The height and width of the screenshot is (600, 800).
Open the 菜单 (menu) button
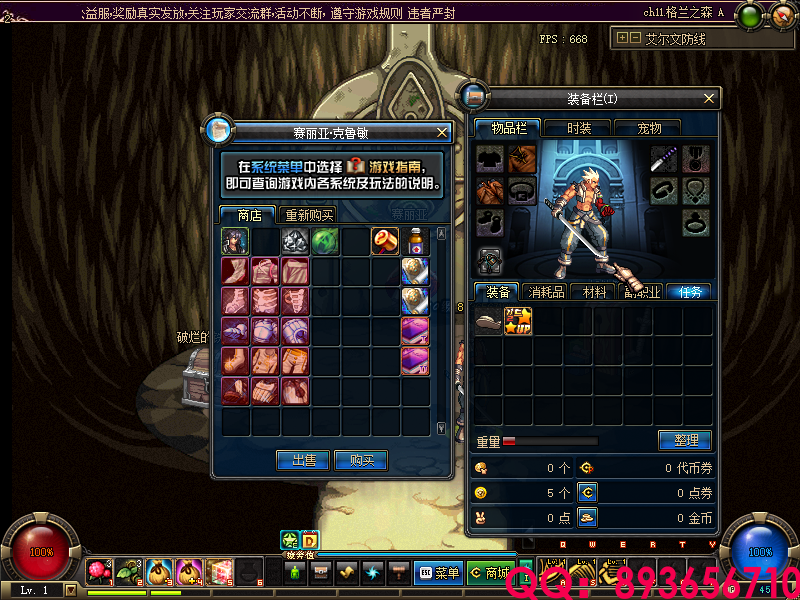[438, 573]
